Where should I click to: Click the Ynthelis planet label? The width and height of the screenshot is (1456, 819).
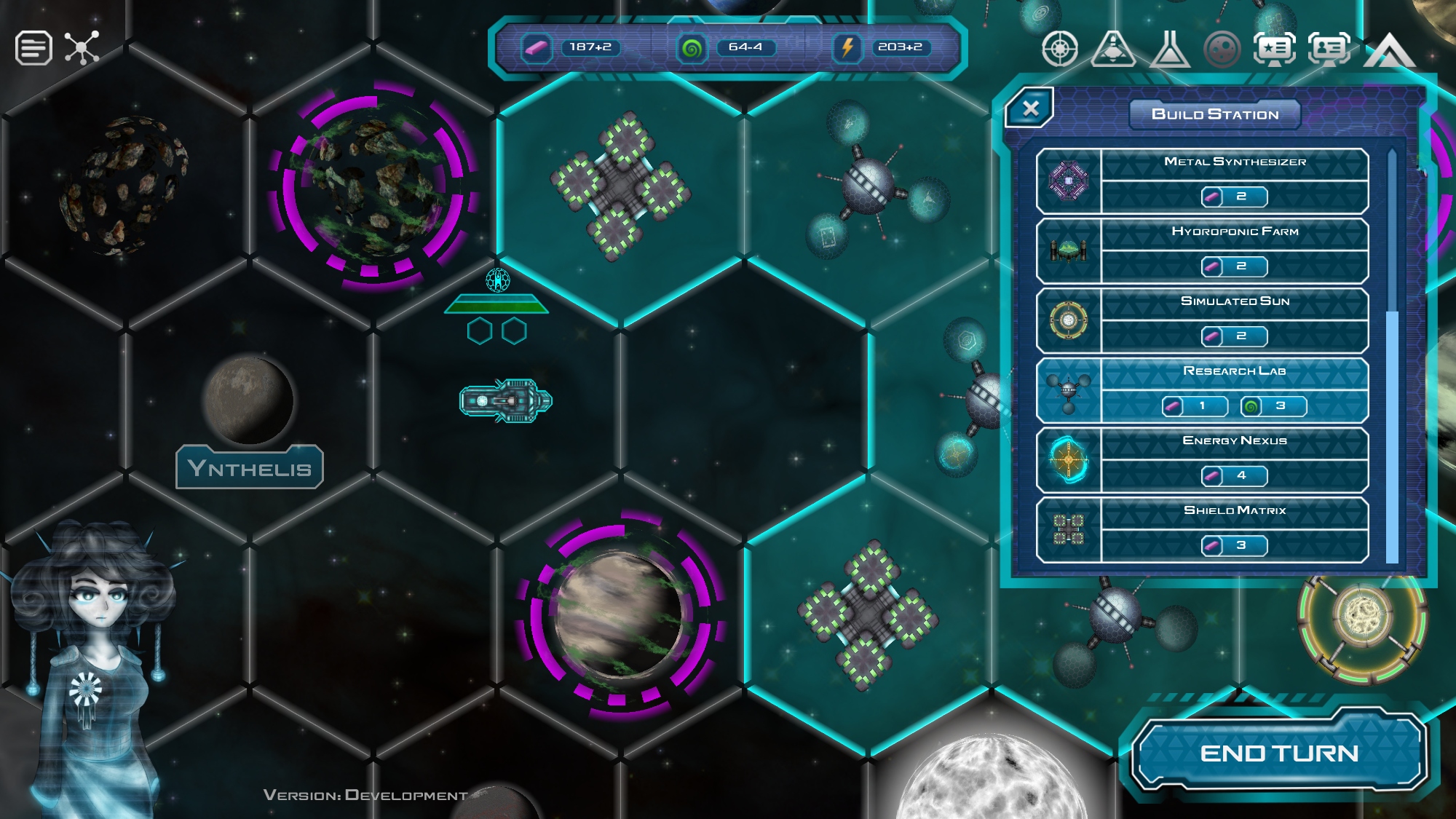coord(250,467)
